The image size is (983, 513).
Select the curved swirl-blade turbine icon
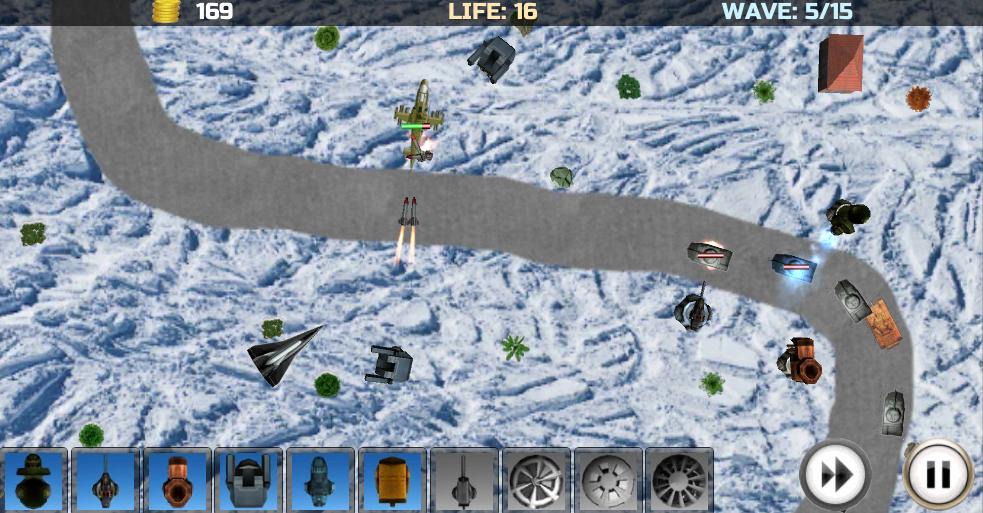pos(536,480)
